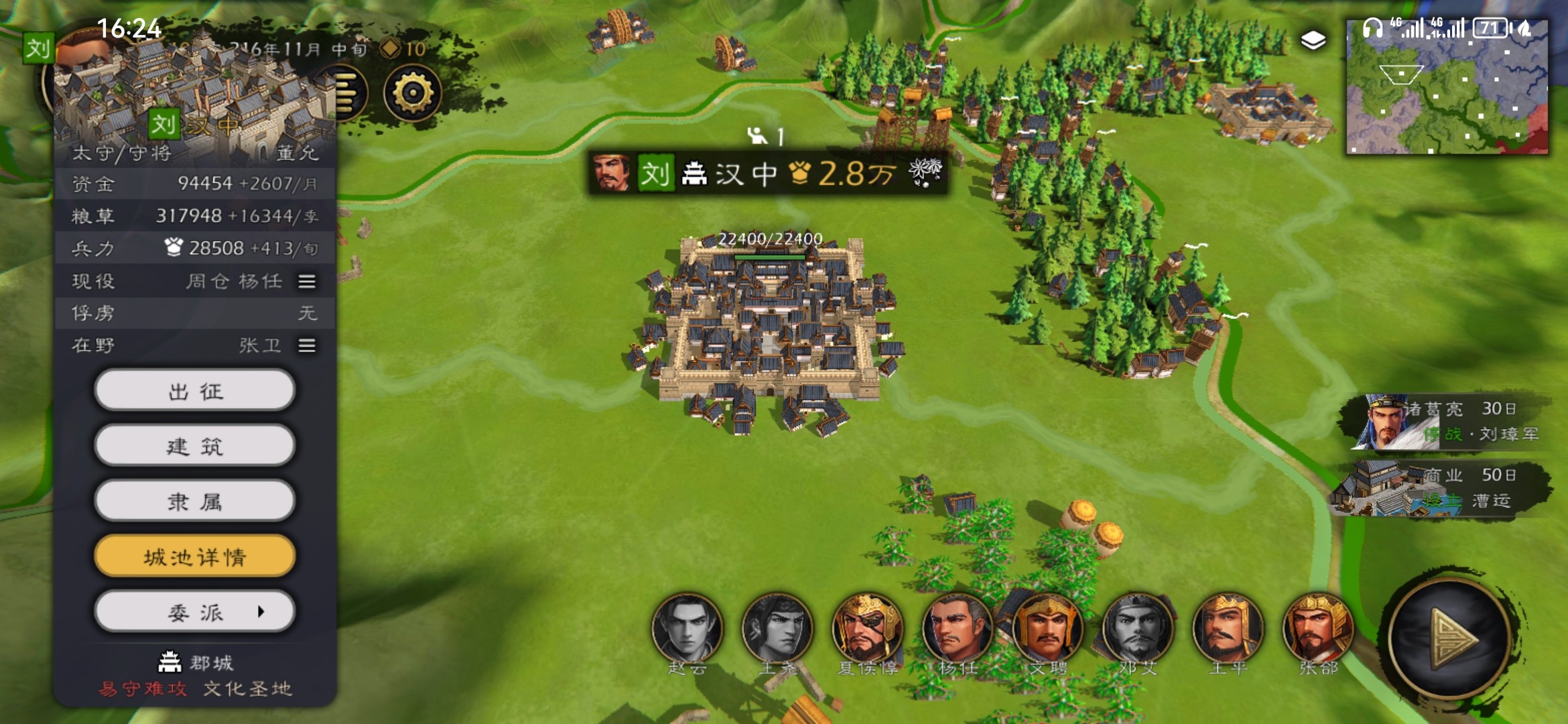Viewport: 1568px width, 724px height.
Task: Open the gear settings icon
Action: [x=412, y=93]
